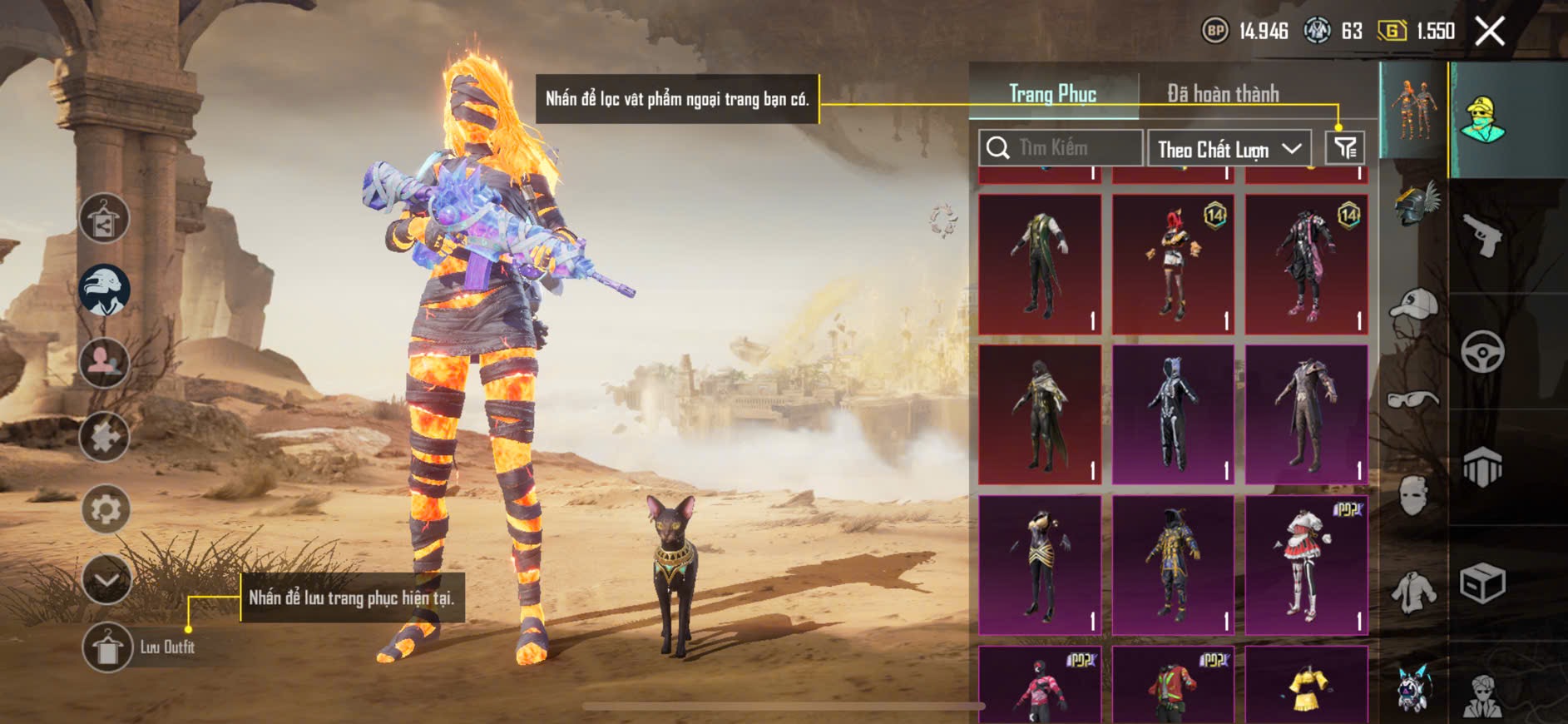Save outfit with Lưu Outfit button
Viewport: 1568px width, 724px height.
click(x=107, y=647)
